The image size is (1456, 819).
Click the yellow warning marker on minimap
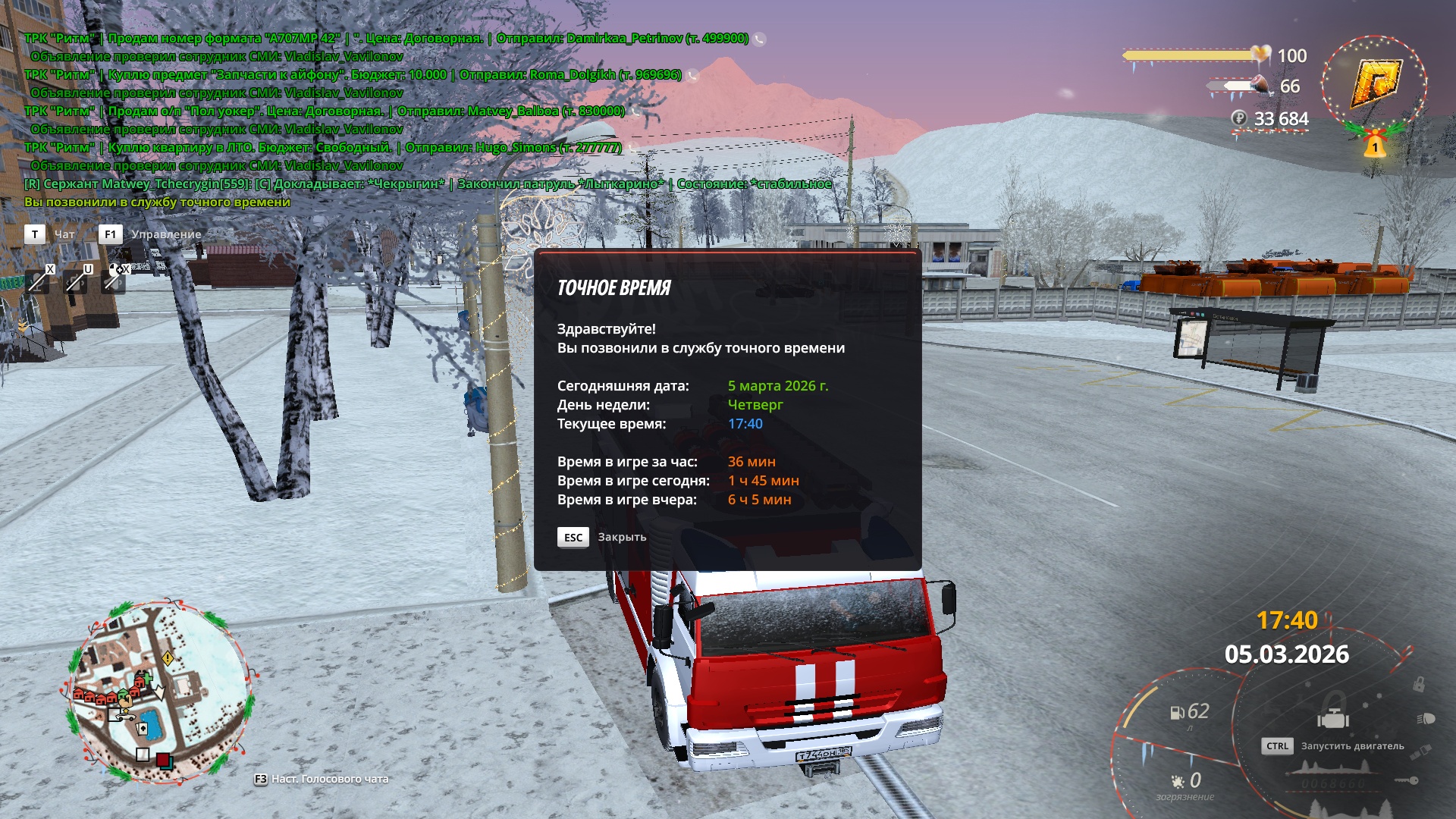tap(168, 658)
